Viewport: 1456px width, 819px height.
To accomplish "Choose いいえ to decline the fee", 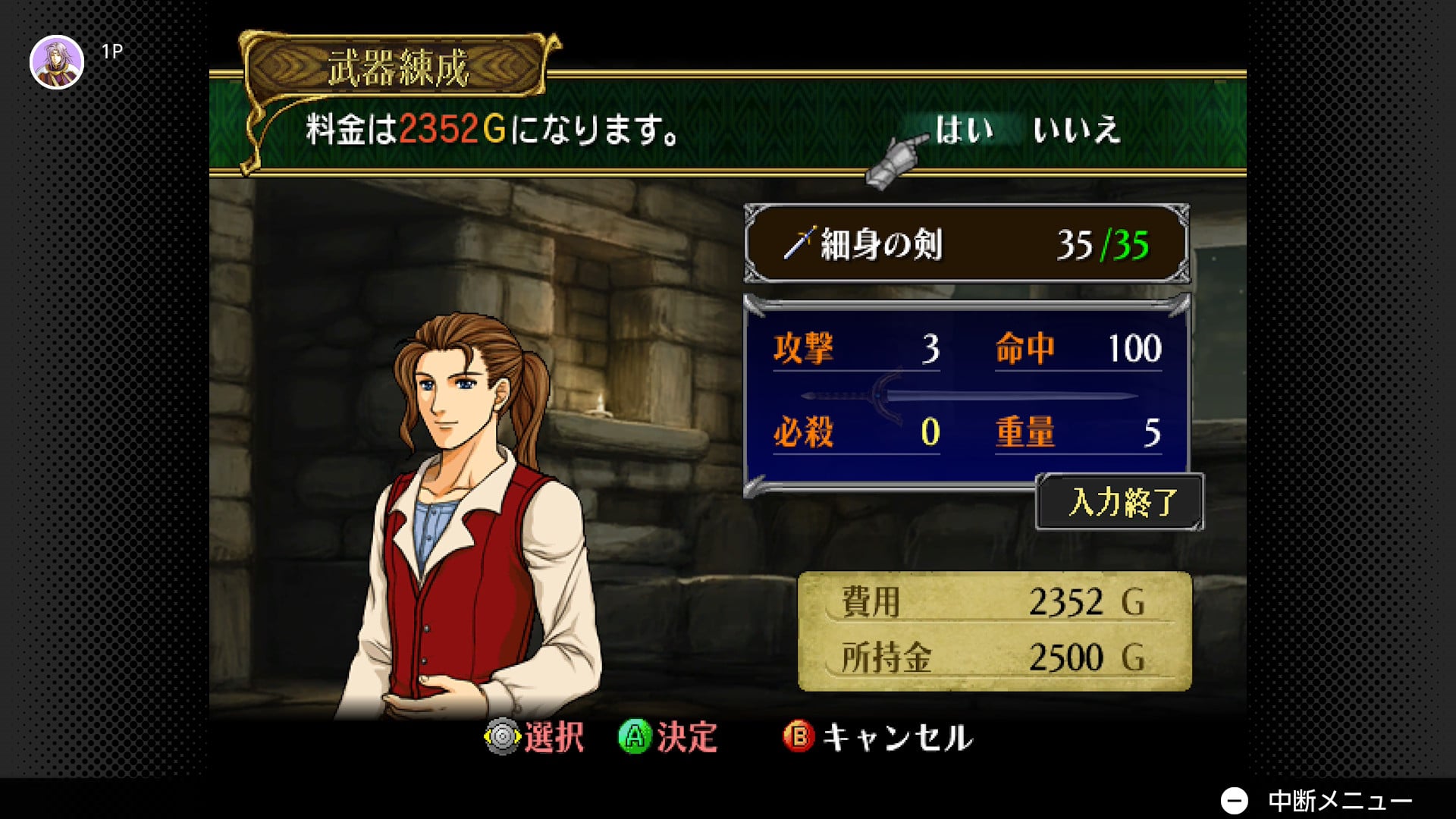I will (1075, 130).
